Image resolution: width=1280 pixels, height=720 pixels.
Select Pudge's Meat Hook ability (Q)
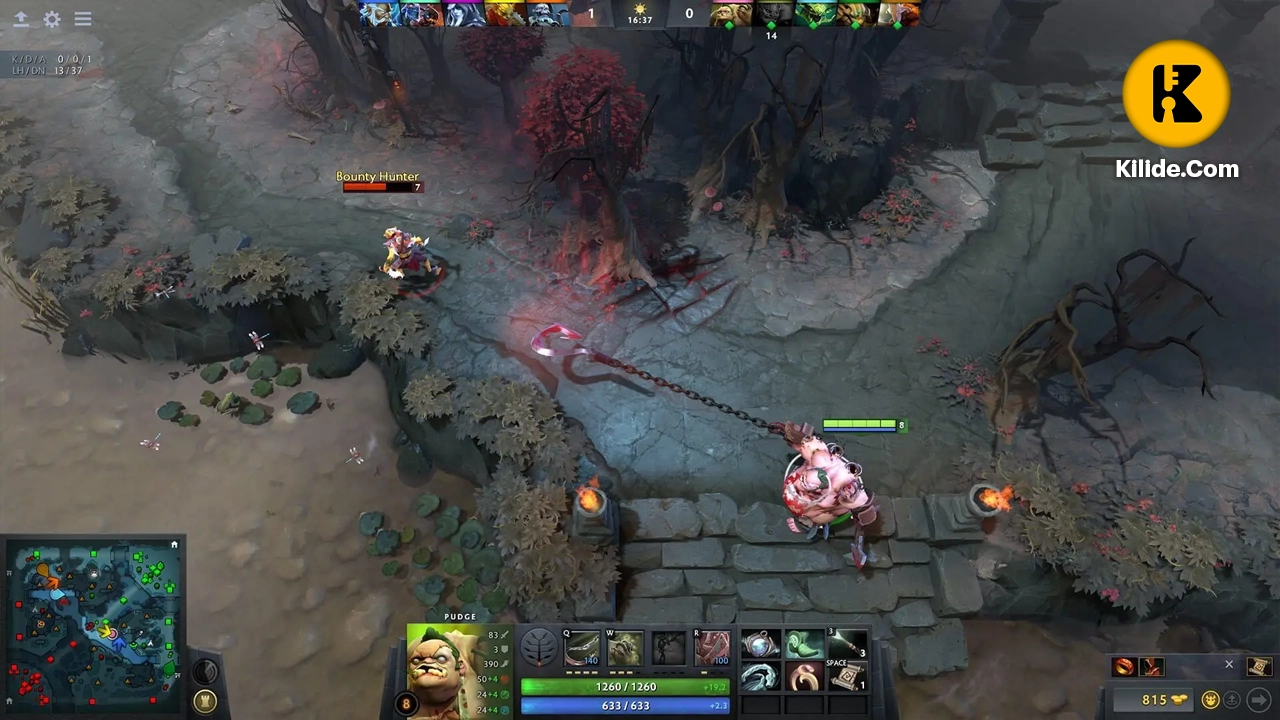point(580,647)
